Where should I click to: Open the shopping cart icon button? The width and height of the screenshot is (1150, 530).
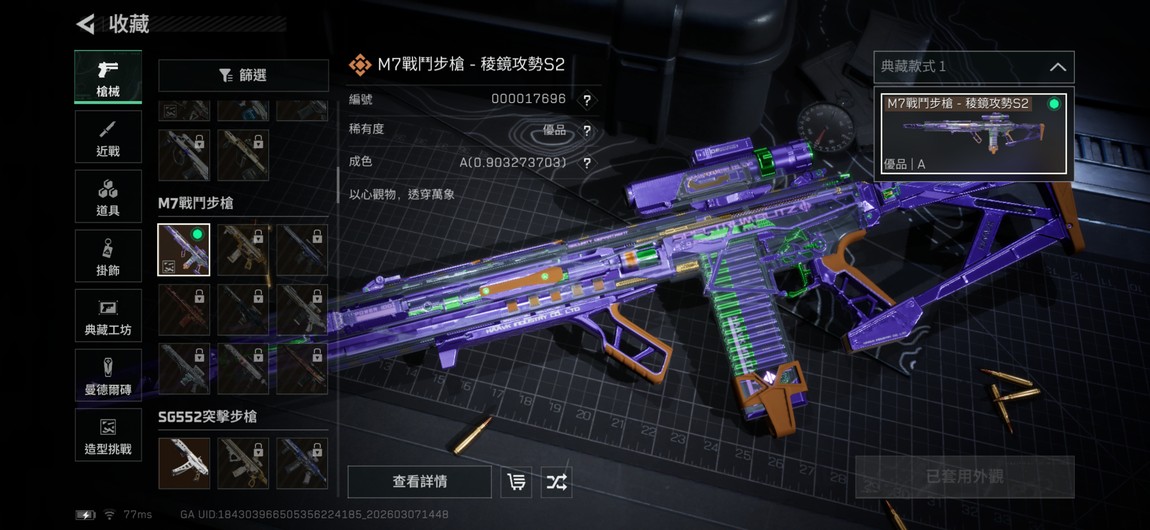click(x=516, y=482)
